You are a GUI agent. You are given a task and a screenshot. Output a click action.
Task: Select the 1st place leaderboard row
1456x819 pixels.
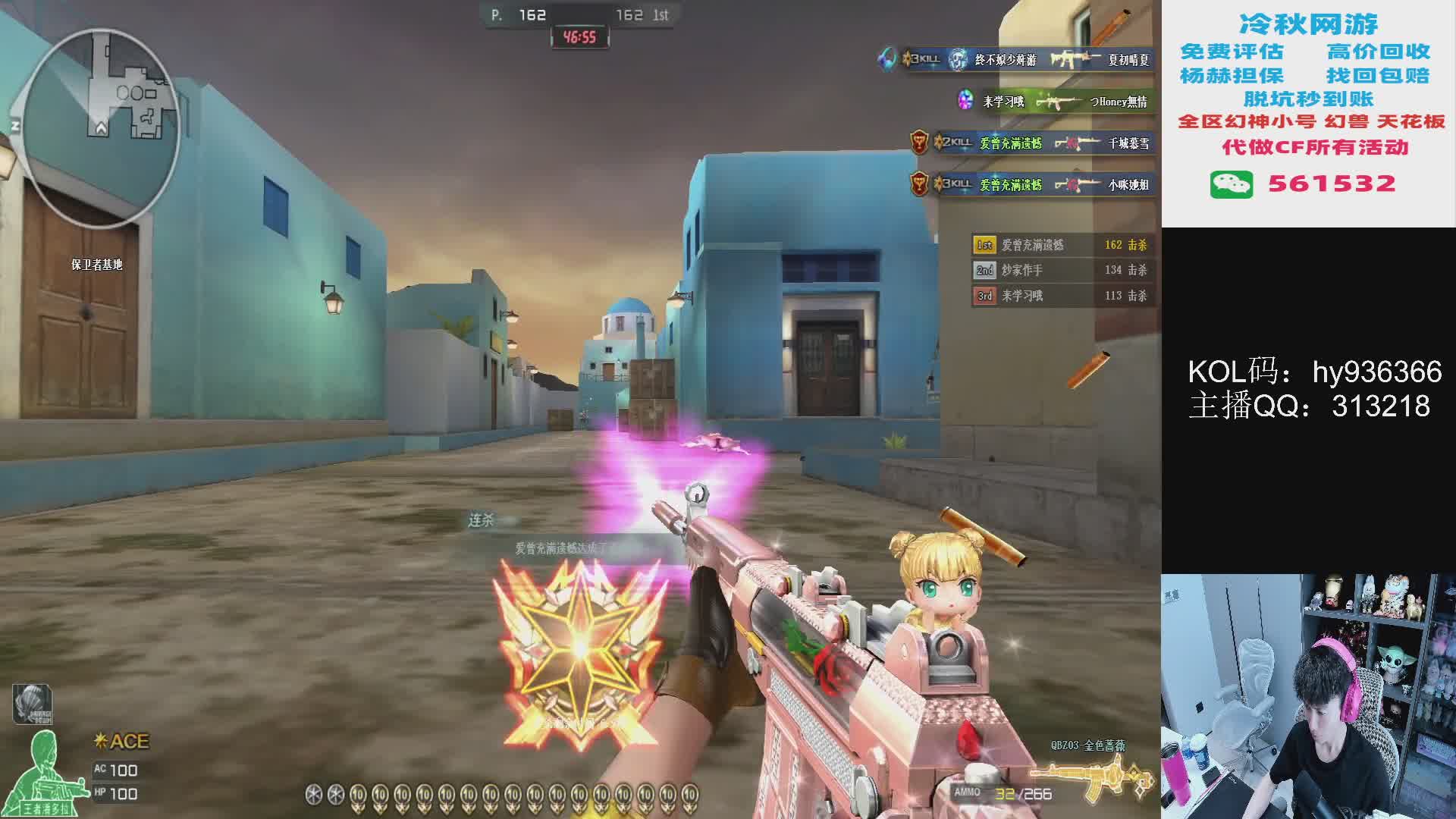pyautogui.click(x=1062, y=245)
